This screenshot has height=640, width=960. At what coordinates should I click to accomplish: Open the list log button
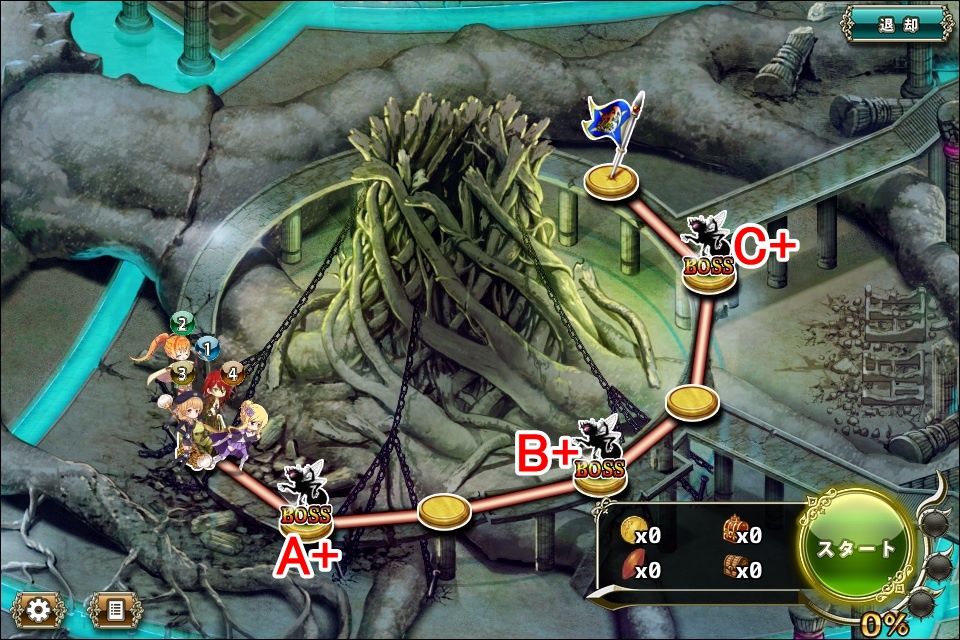pos(114,609)
